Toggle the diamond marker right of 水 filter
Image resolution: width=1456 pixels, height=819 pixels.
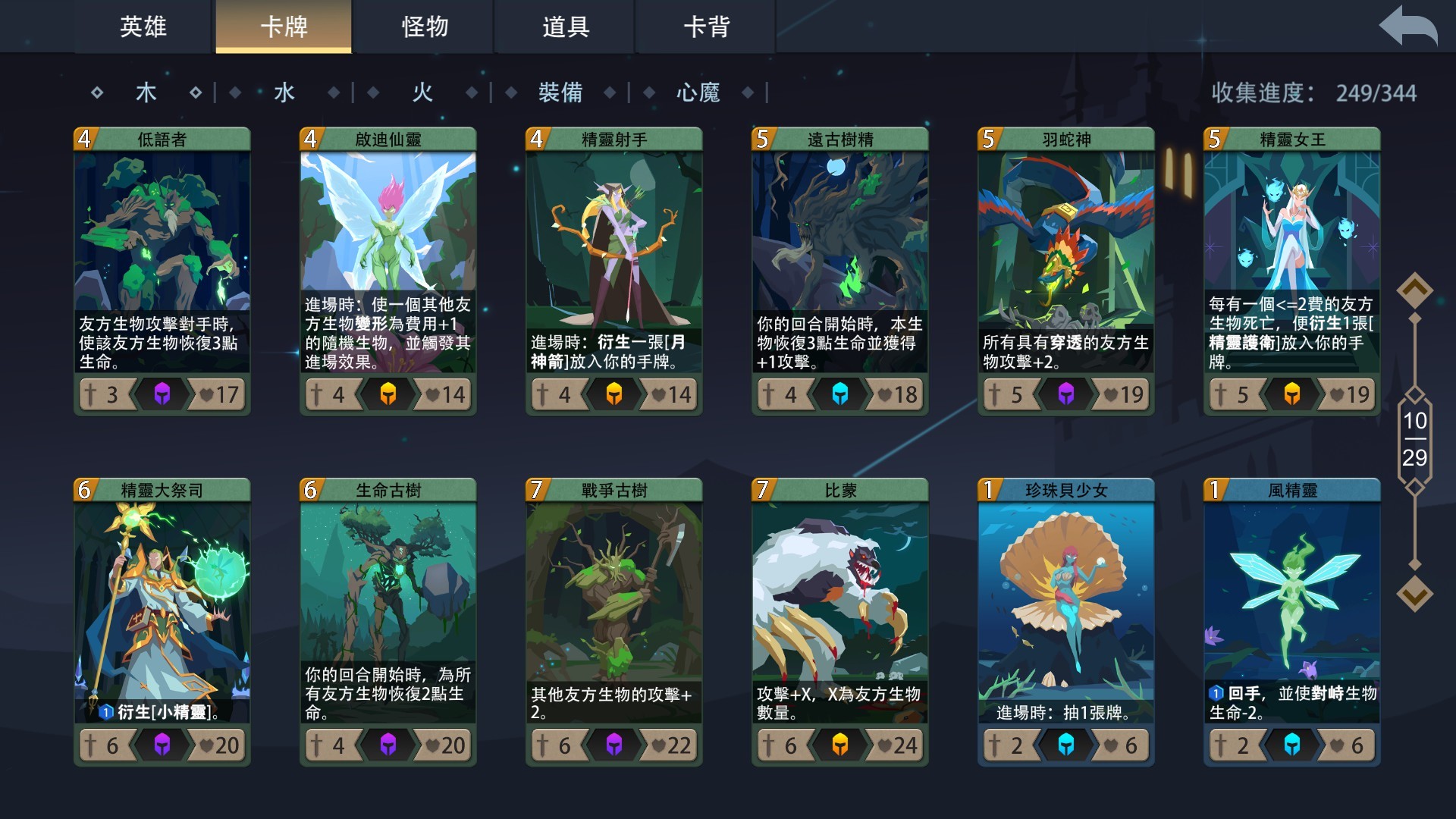(332, 92)
